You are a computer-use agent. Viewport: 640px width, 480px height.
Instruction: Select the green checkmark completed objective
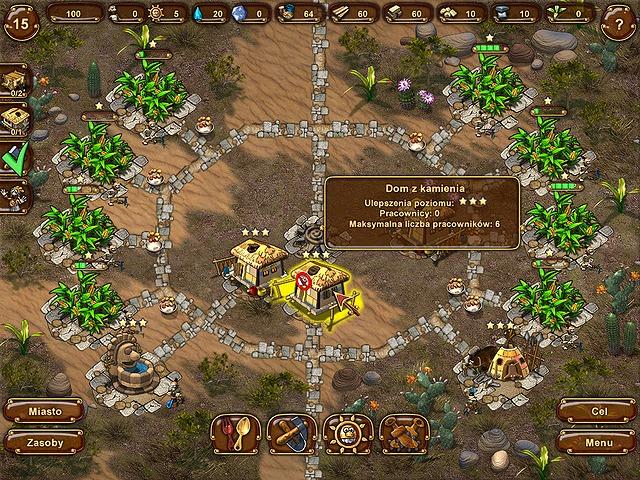coord(15,159)
